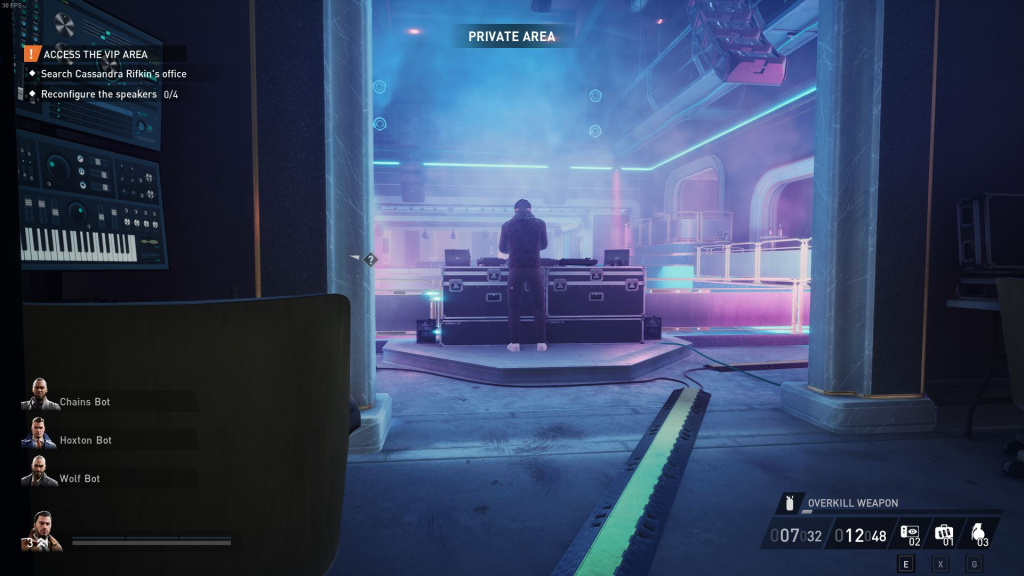This screenshot has height=576, width=1024.
Task: Select the Chains Bot teammate portrait
Action: pos(38,395)
